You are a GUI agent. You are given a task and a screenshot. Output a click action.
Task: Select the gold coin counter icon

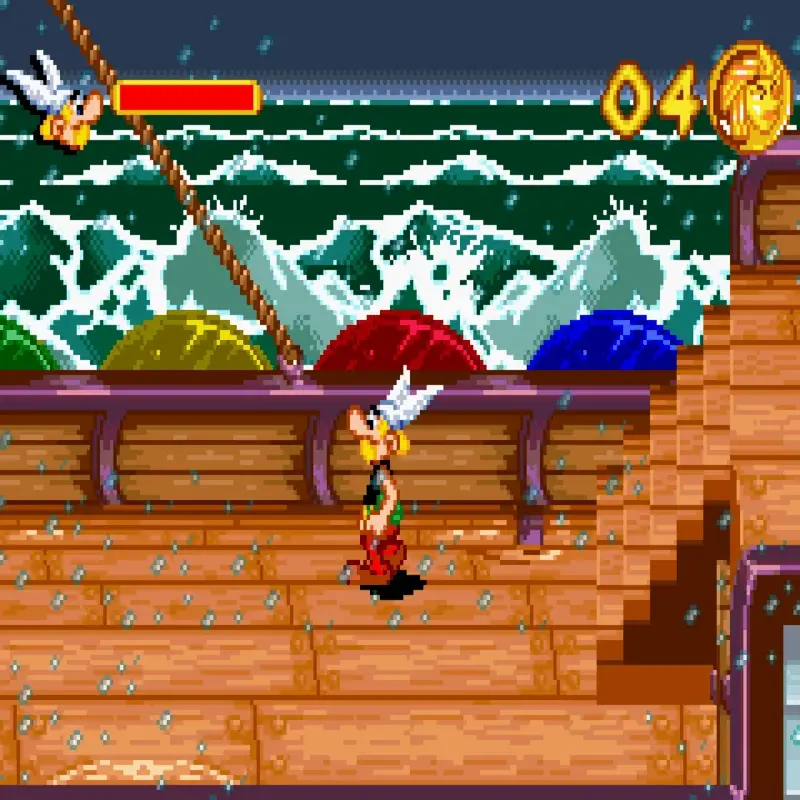click(x=749, y=97)
